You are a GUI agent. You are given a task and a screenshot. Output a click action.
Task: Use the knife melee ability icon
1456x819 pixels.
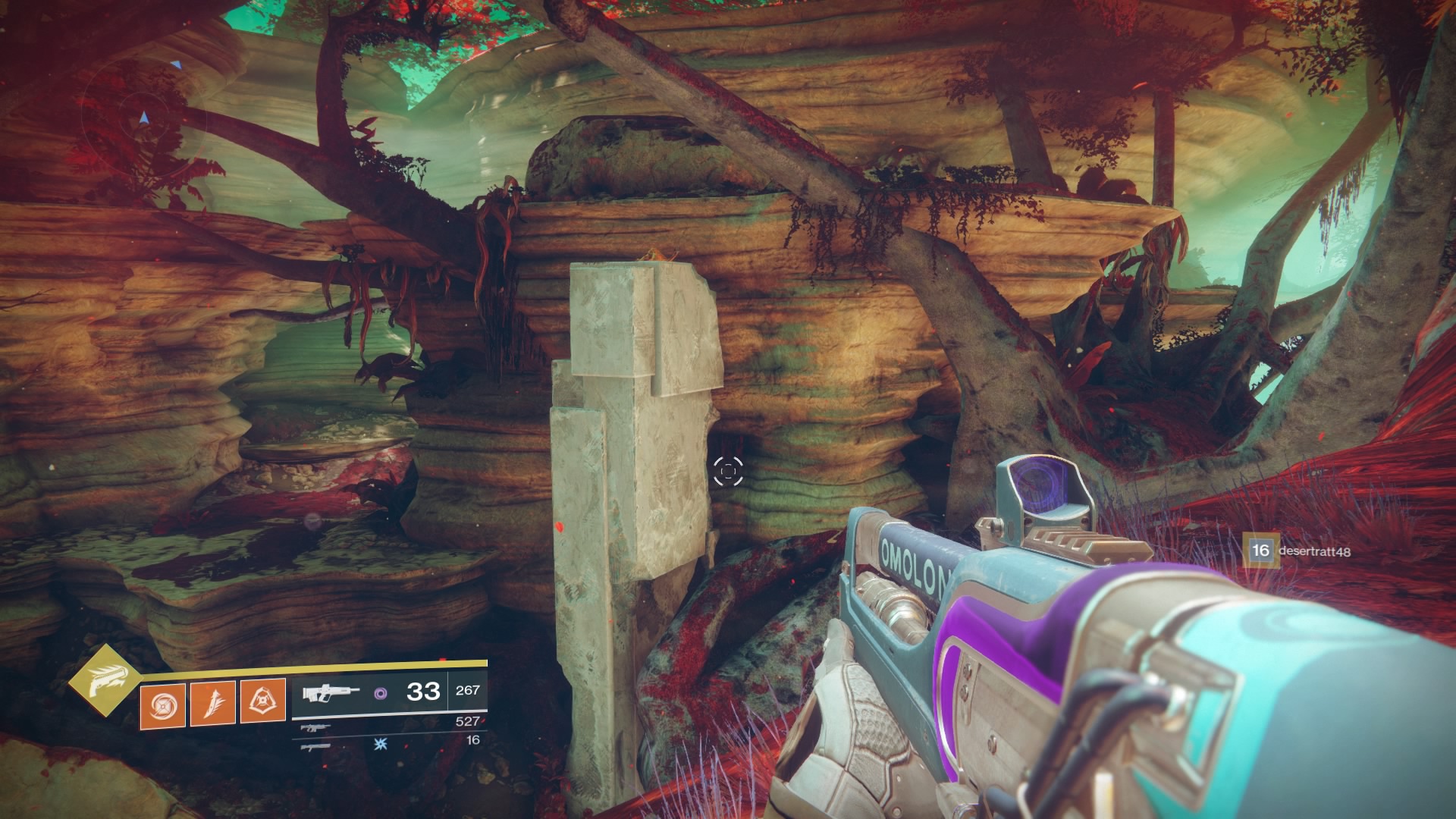coord(212,701)
